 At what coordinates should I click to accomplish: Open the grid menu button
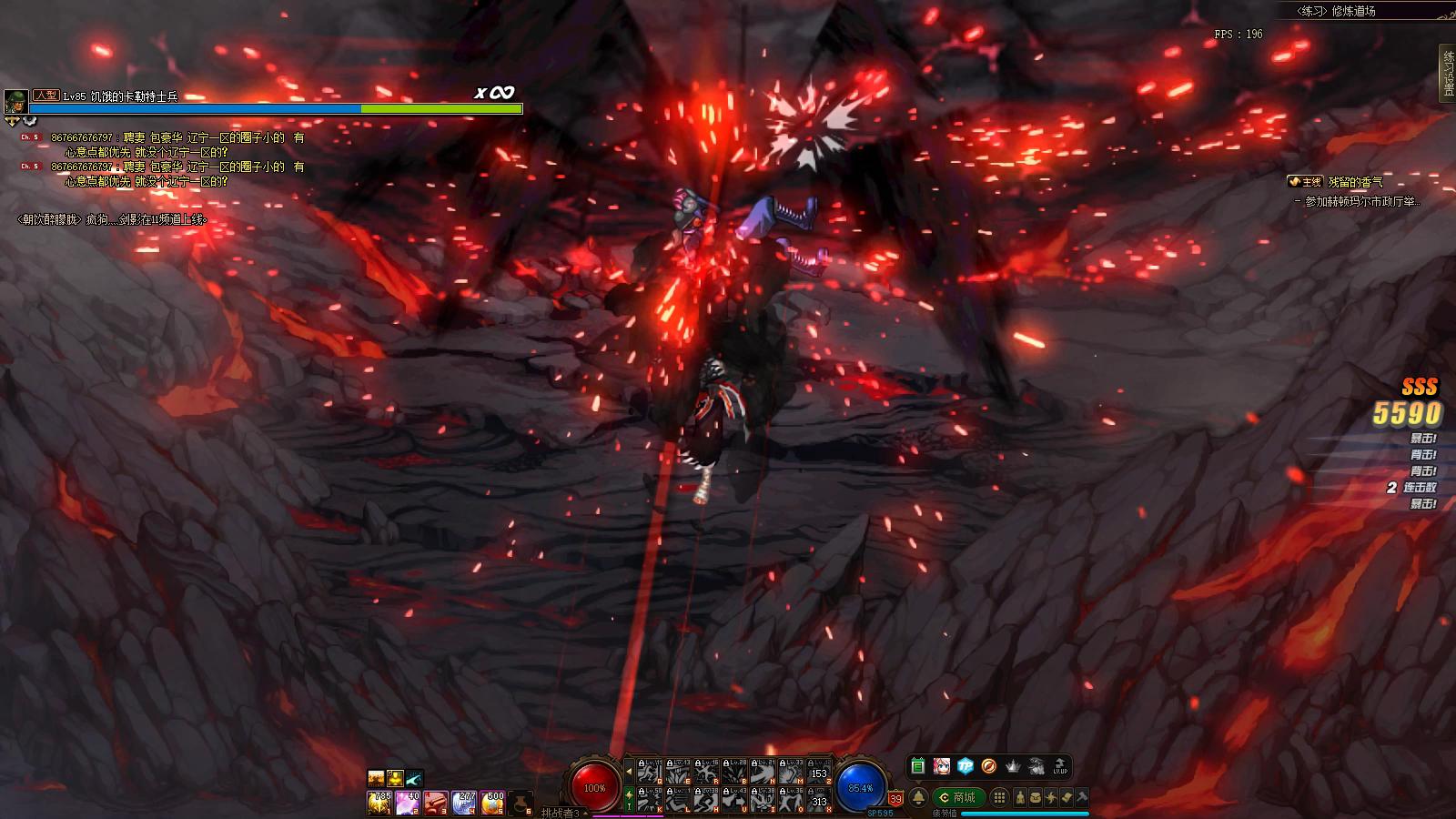point(999,797)
